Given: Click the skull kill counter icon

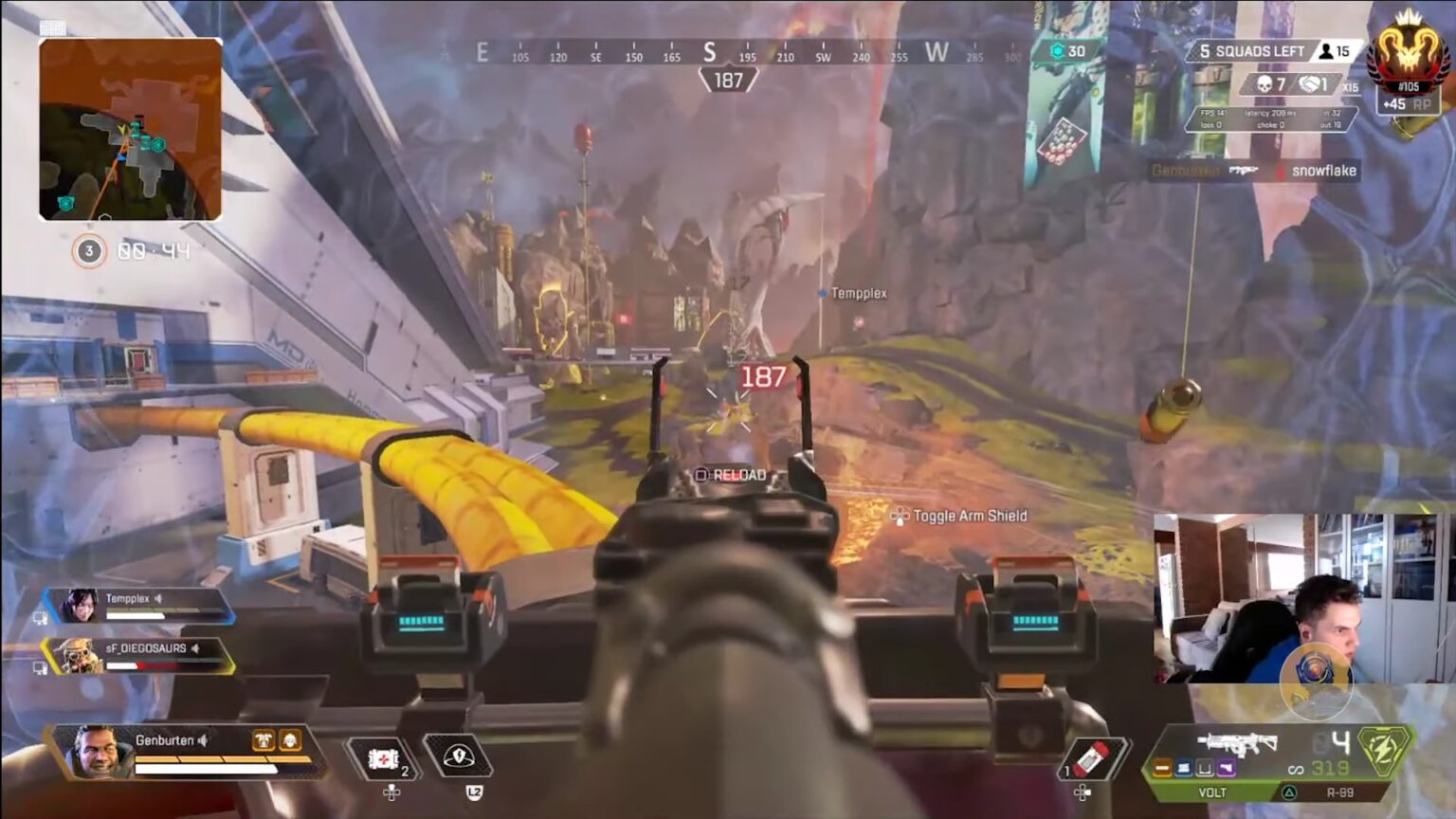Looking at the screenshot, I should click(x=1265, y=84).
